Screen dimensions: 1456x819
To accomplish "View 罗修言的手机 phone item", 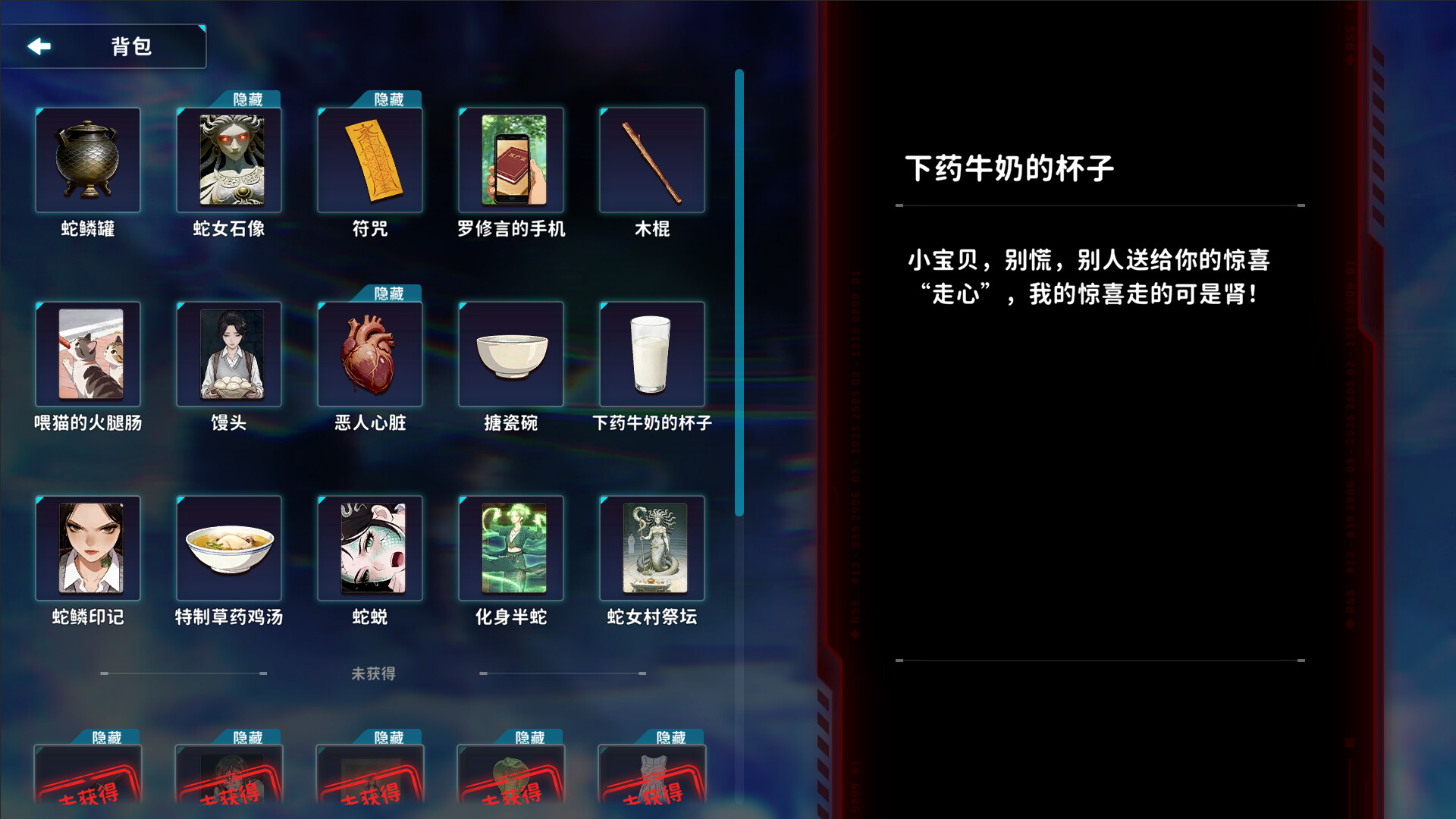I will pos(510,159).
